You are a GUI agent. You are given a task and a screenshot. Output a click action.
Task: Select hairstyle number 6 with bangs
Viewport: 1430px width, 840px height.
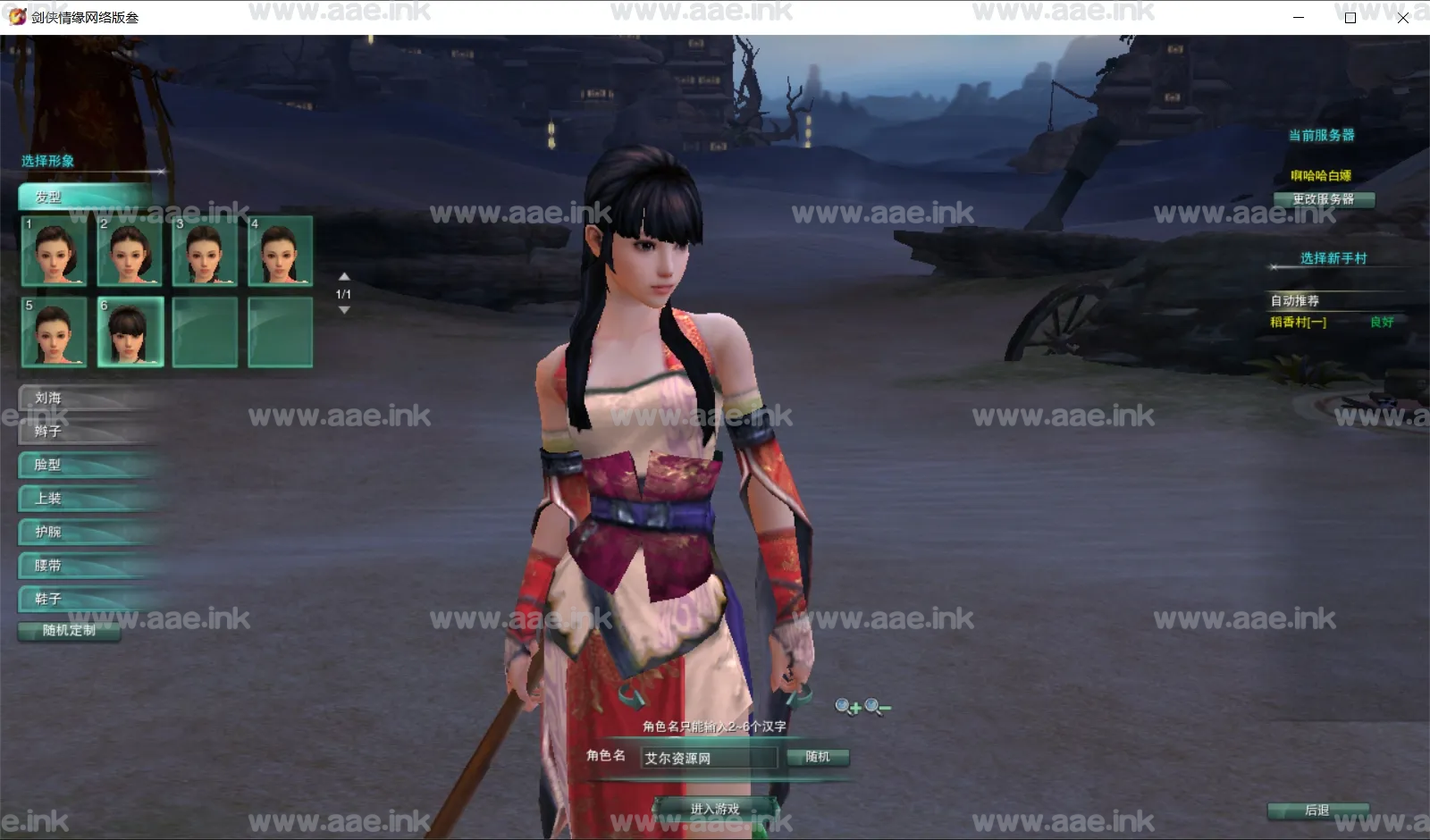pyautogui.click(x=130, y=332)
